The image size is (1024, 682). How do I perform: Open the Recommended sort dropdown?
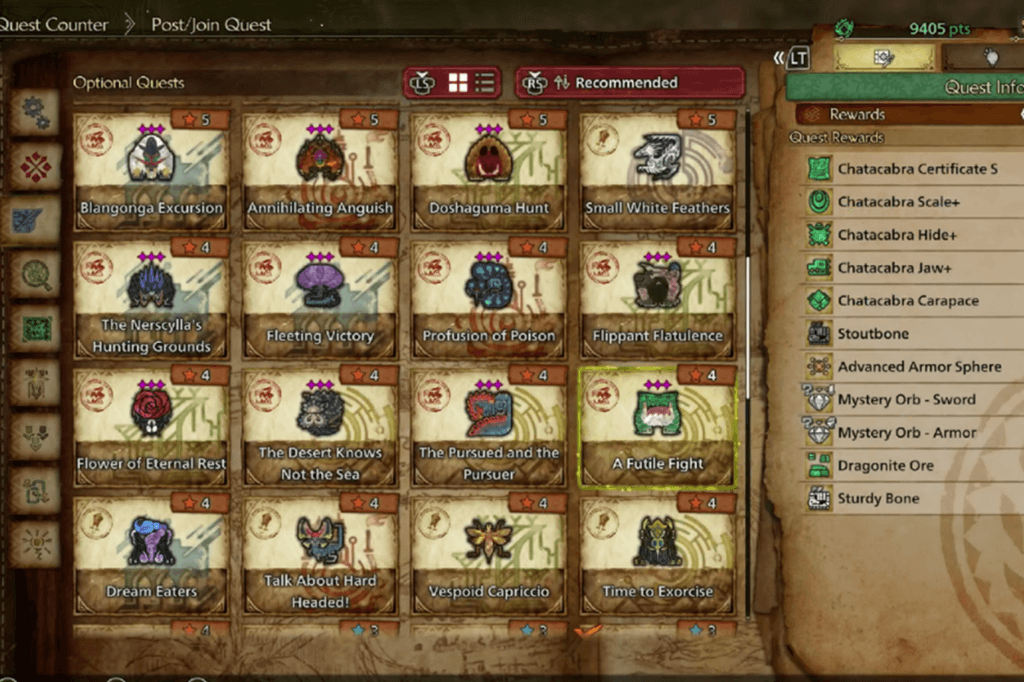tap(630, 83)
